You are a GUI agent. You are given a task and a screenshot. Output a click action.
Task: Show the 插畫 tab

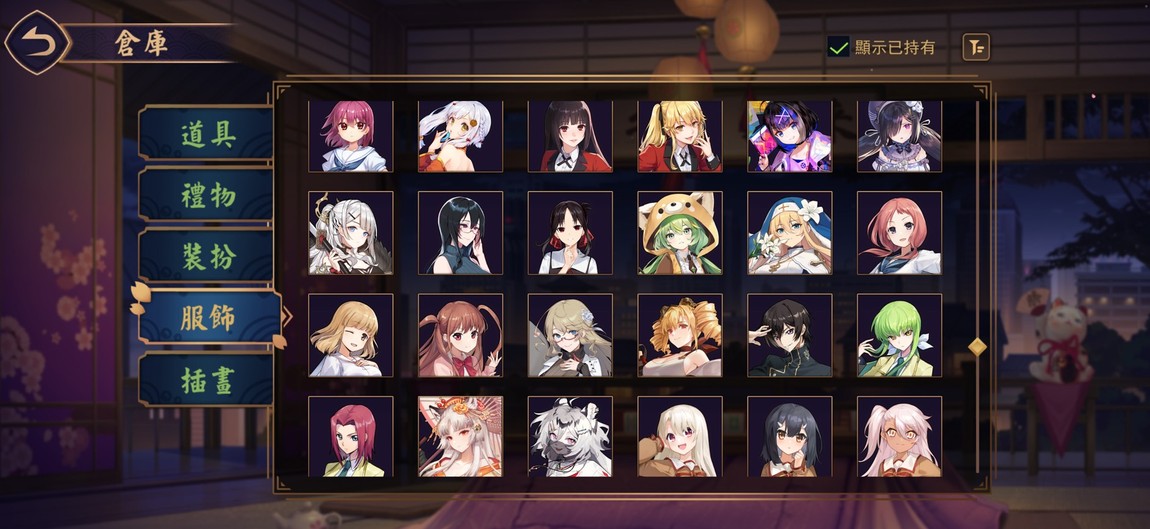(207, 379)
